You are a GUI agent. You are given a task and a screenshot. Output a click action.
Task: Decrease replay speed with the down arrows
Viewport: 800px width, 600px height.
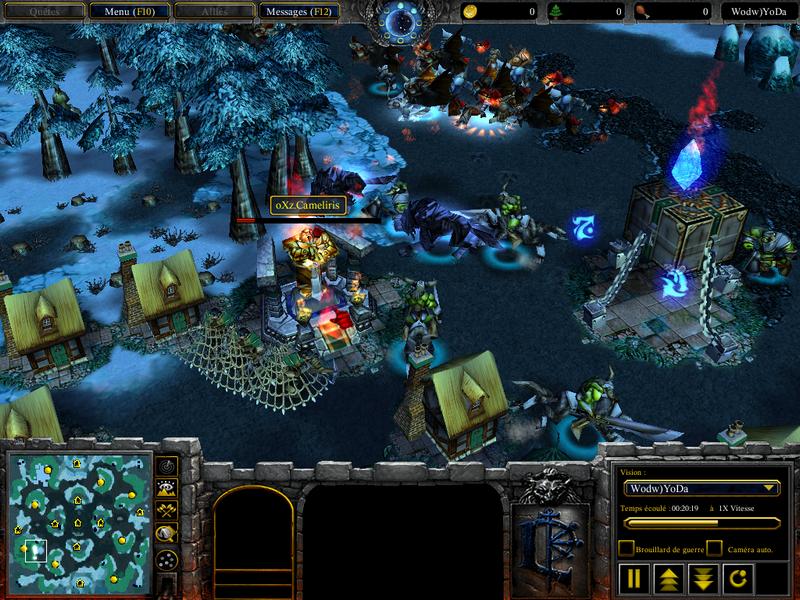(x=701, y=578)
